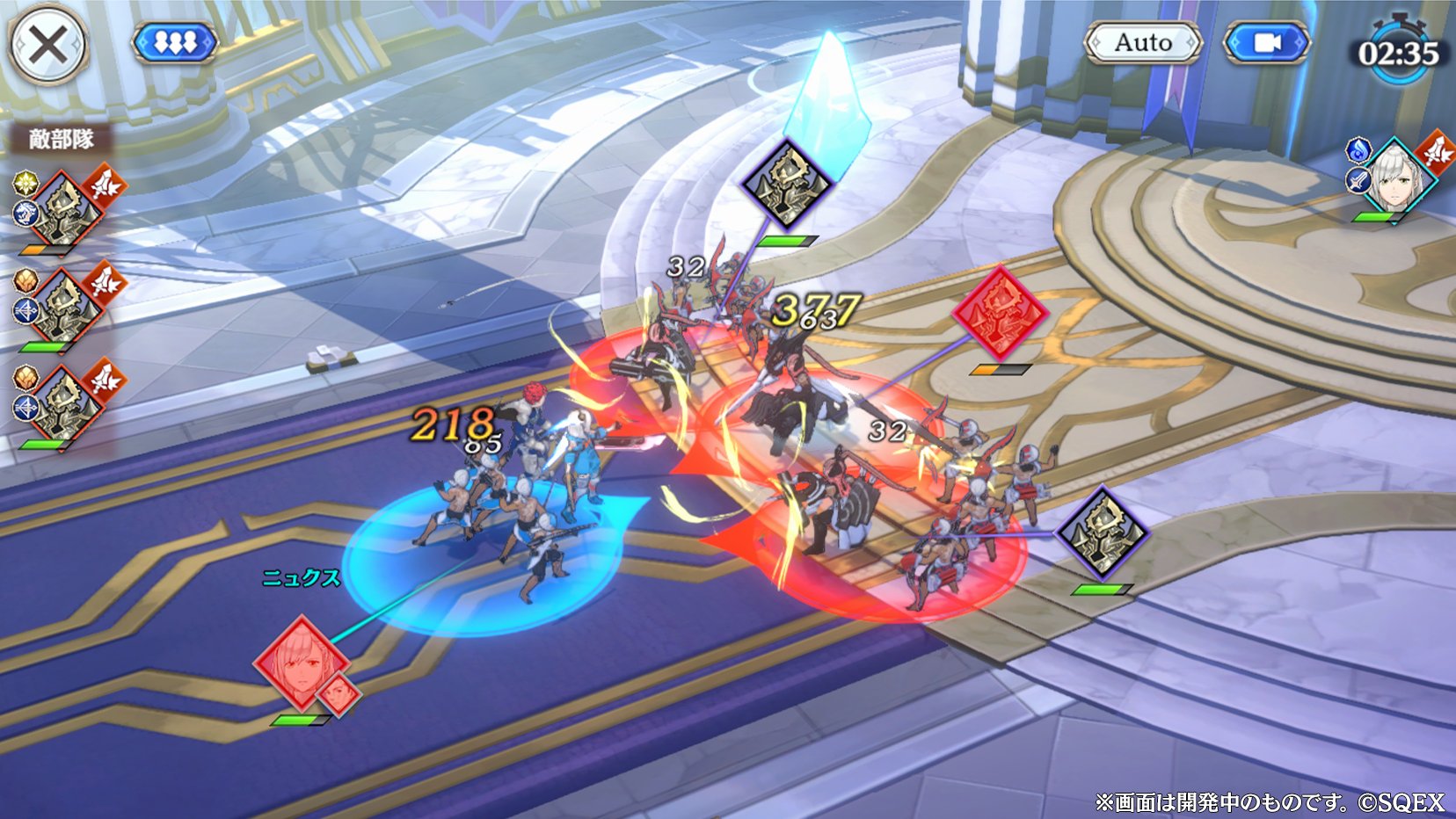Screen dimensions: 1456x819
Task: Click the gold sun emblem on top enemy unit
Action: tap(25, 184)
